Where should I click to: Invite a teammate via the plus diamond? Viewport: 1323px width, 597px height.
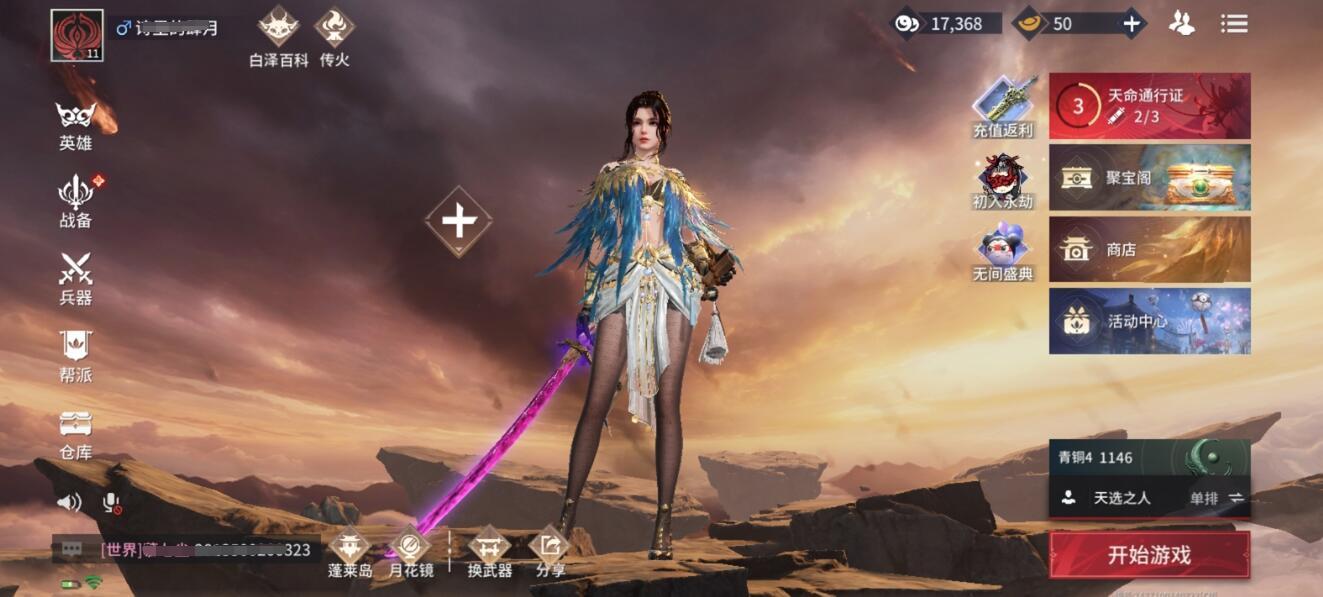(458, 221)
